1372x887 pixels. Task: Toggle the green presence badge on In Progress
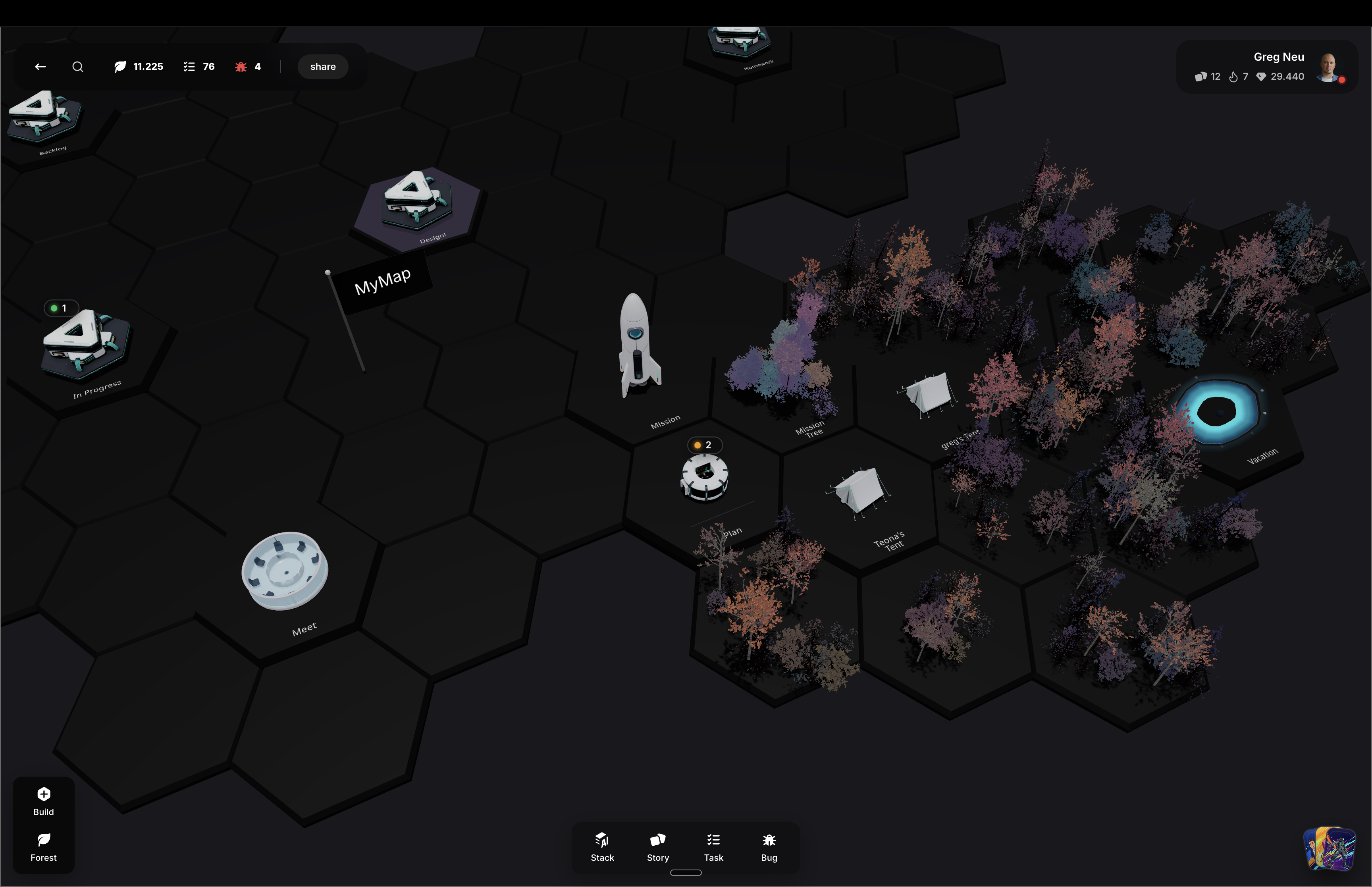(x=61, y=308)
